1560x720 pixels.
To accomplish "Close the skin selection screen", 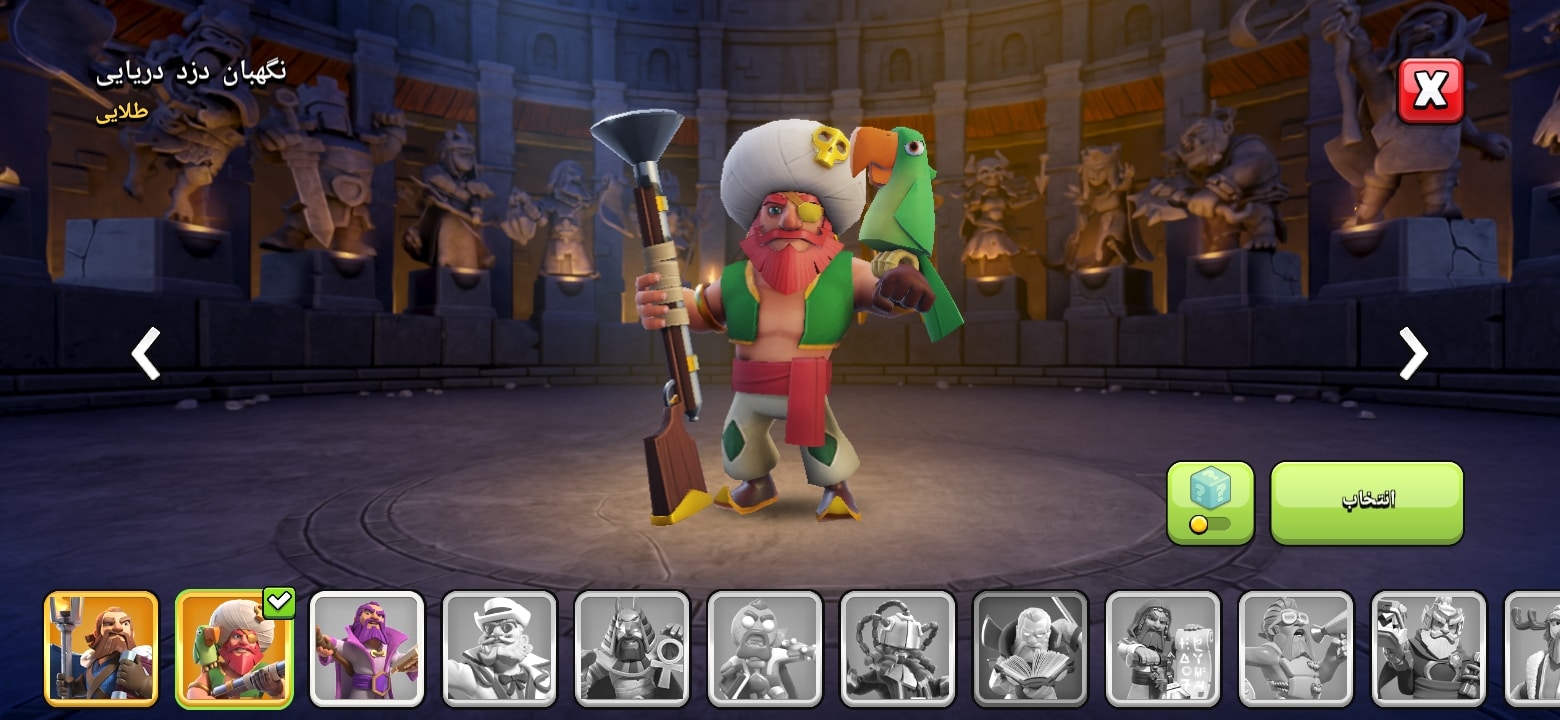I will tap(1430, 91).
